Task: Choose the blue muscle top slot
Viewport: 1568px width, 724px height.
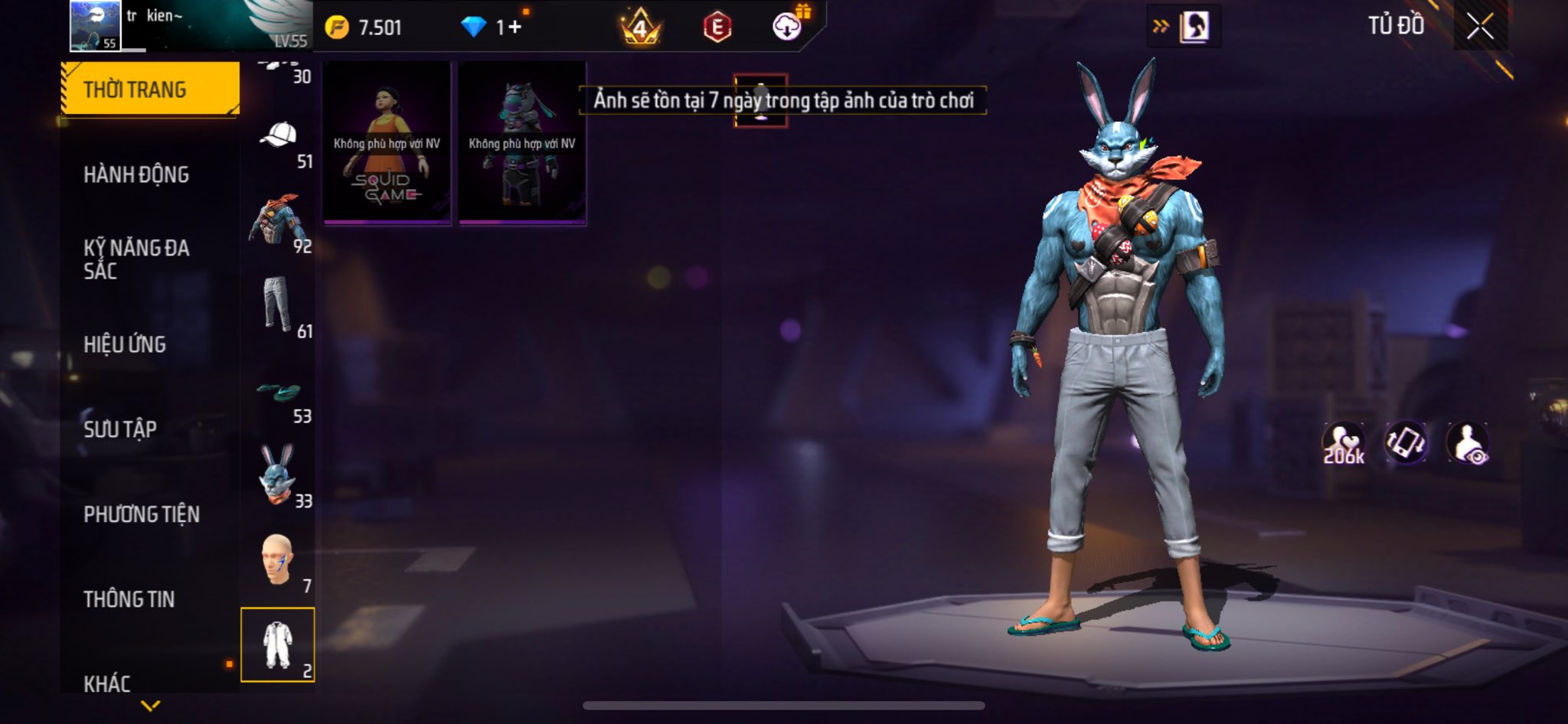Action: coord(277,220)
